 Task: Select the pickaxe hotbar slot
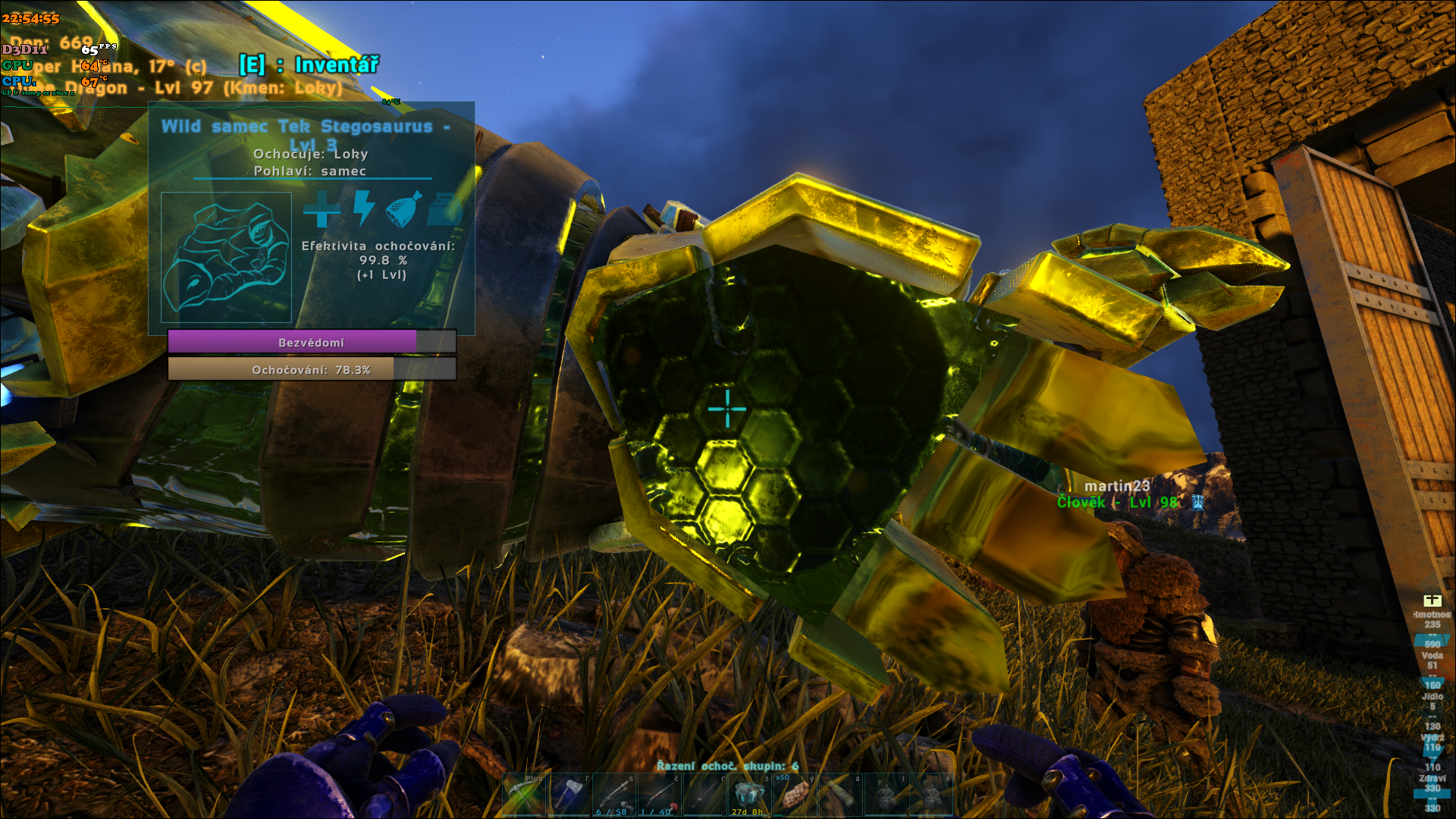pyautogui.click(x=524, y=795)
